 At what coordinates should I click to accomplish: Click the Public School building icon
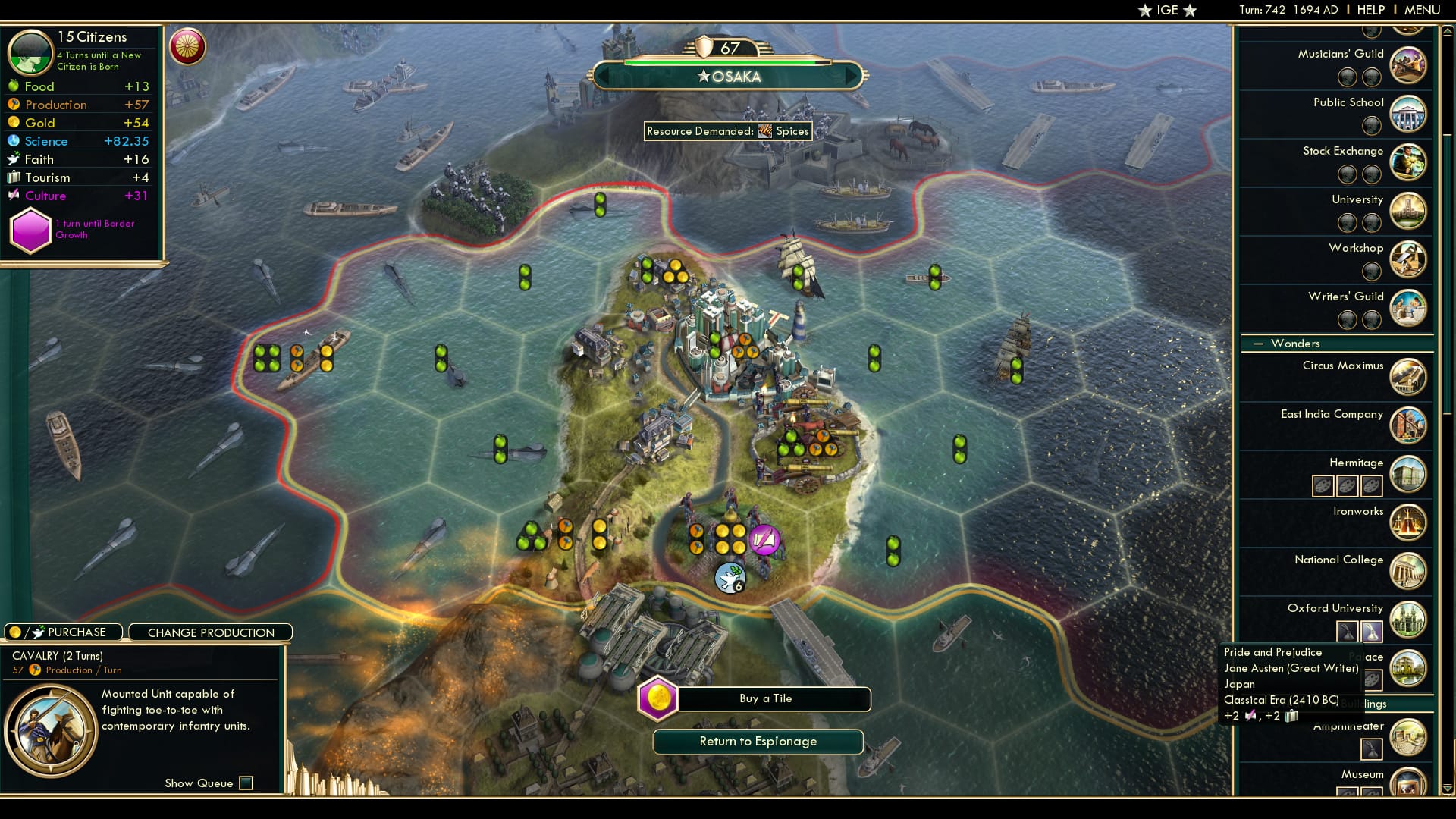point(1409,114)
